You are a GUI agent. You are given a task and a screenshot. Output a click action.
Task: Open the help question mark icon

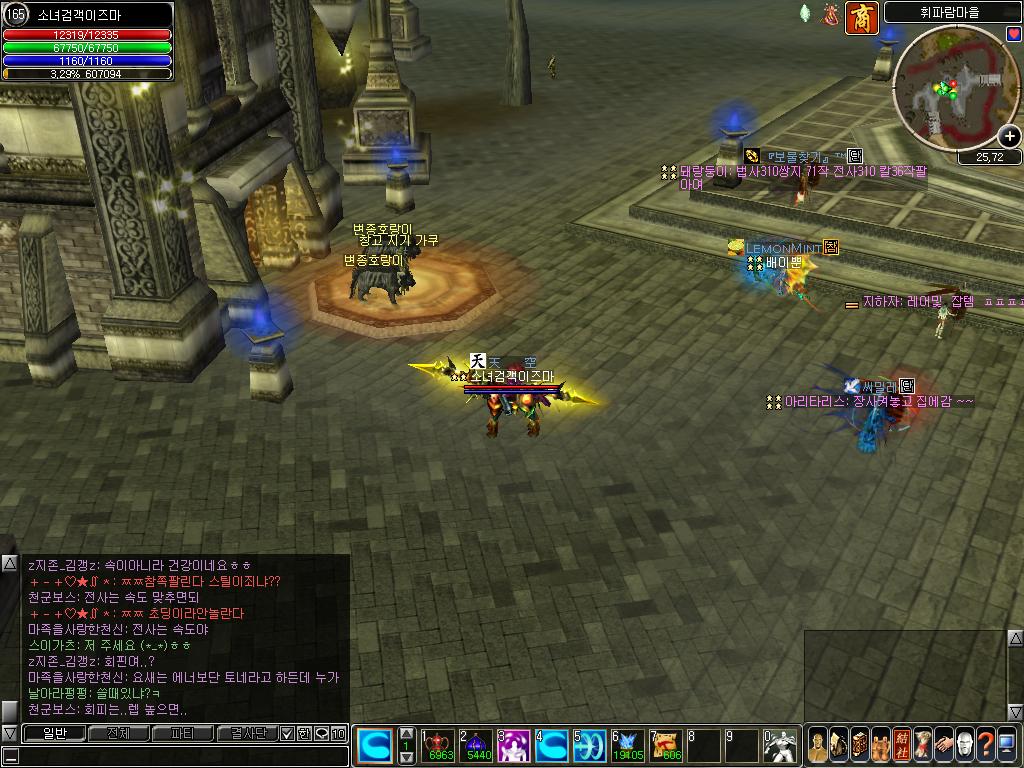tap(985, 745)
